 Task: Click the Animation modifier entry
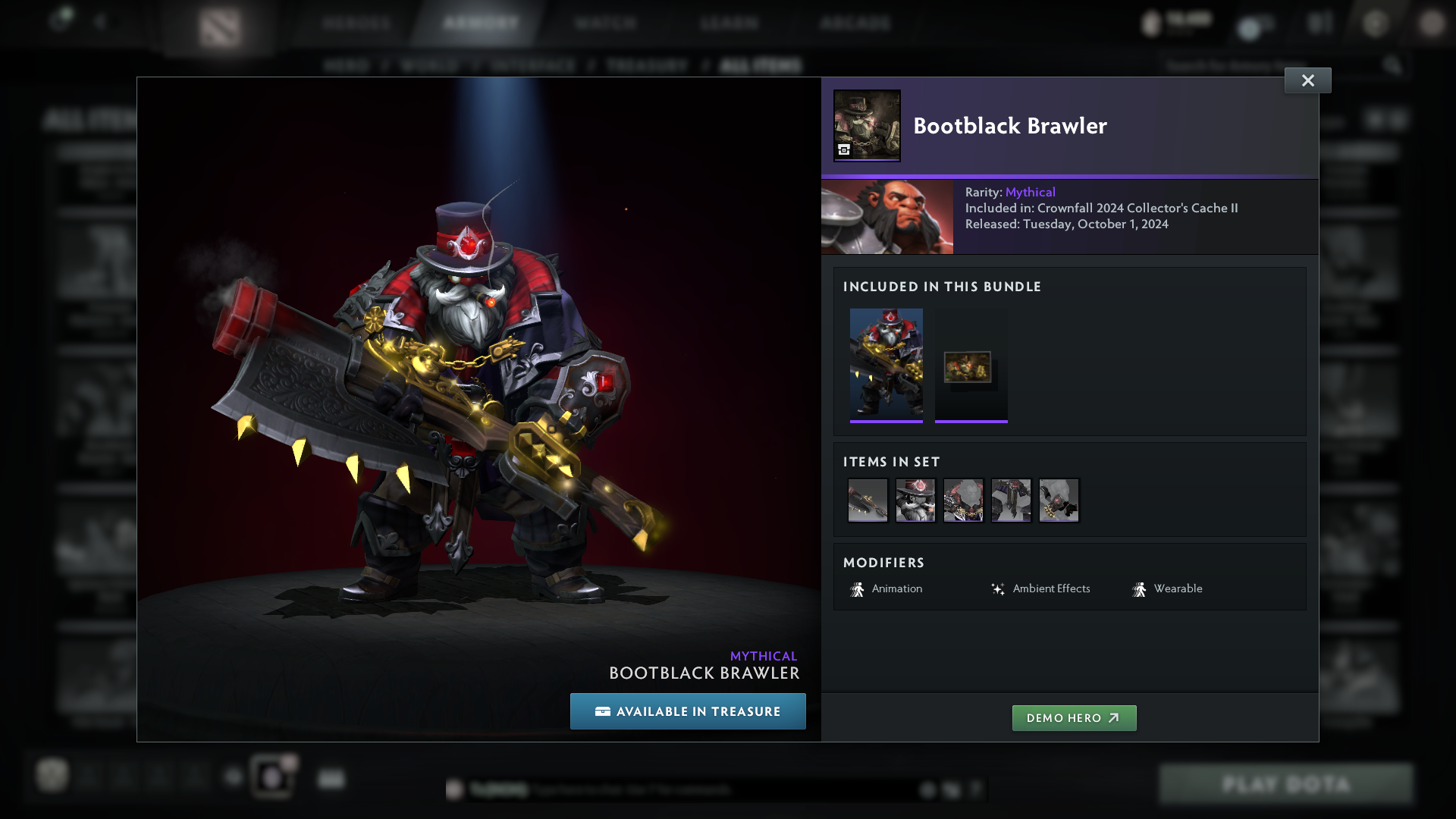pyautogui.click(x=886, y=589)
